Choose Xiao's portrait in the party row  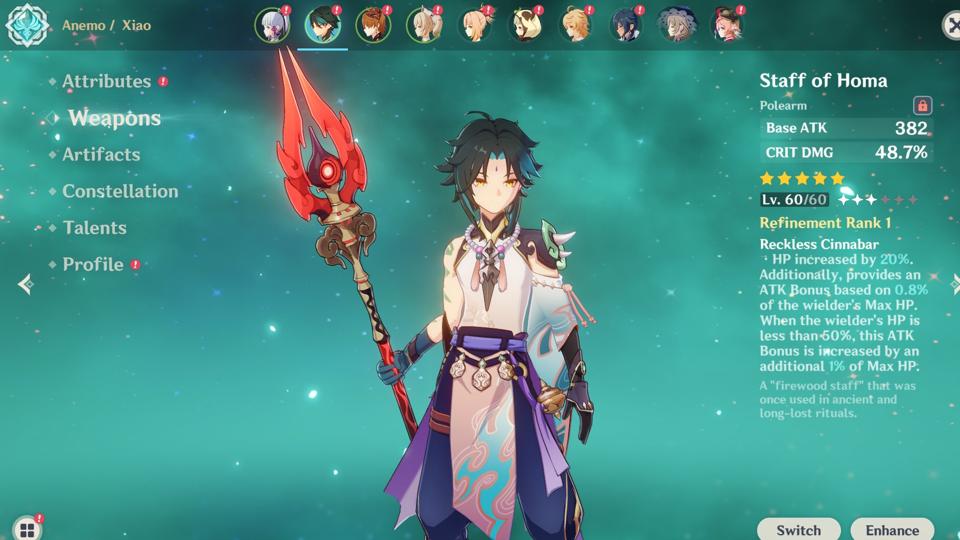click(323, 25)
